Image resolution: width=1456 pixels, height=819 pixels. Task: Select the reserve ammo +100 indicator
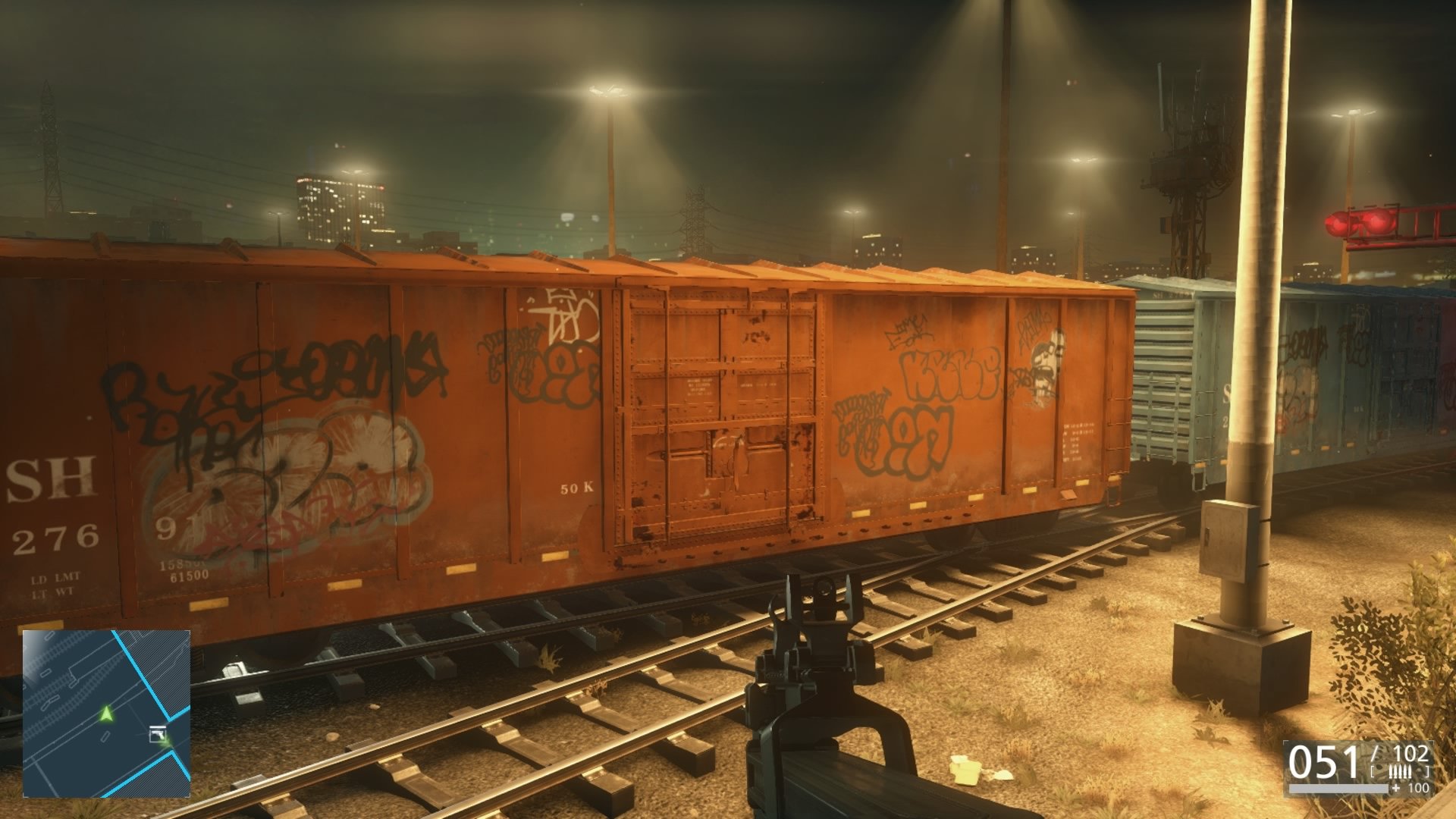coord(1412,789)
